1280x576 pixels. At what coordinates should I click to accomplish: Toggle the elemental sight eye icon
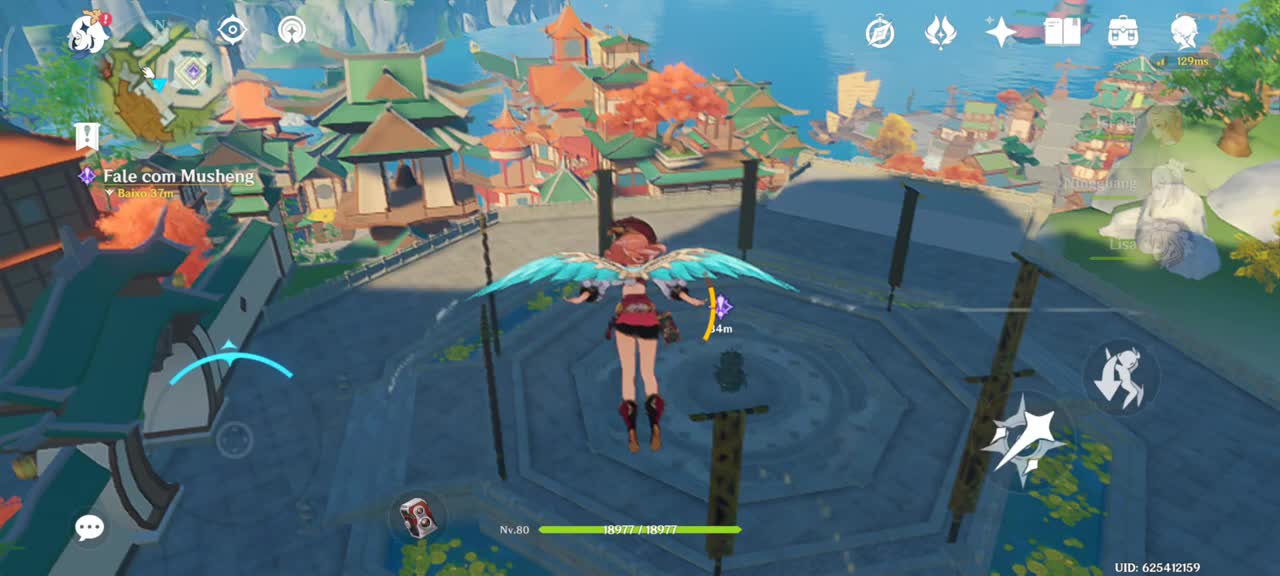pos(232,30)
